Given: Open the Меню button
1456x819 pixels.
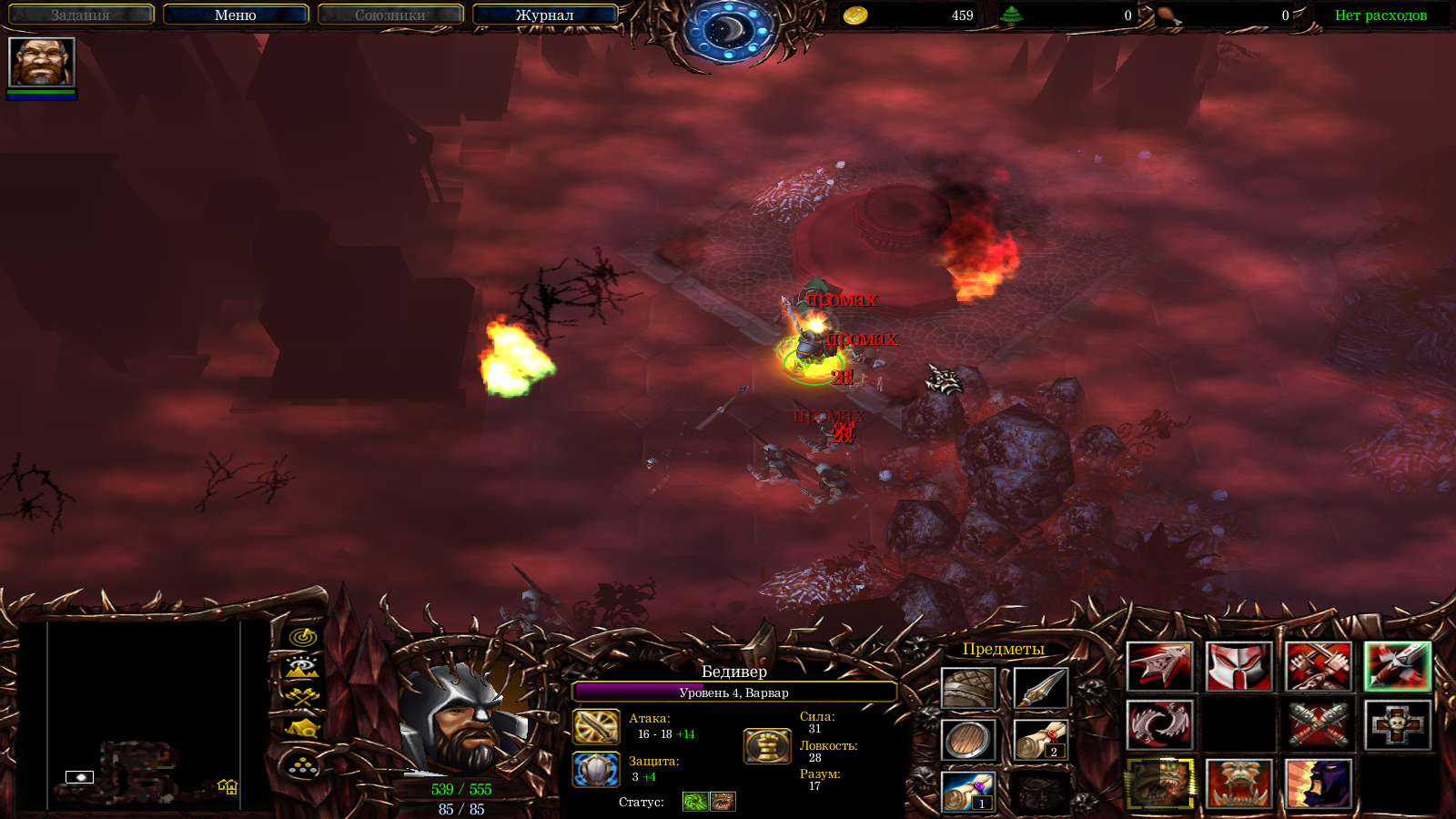Looking at the screenshot, I should pos(236,15).
